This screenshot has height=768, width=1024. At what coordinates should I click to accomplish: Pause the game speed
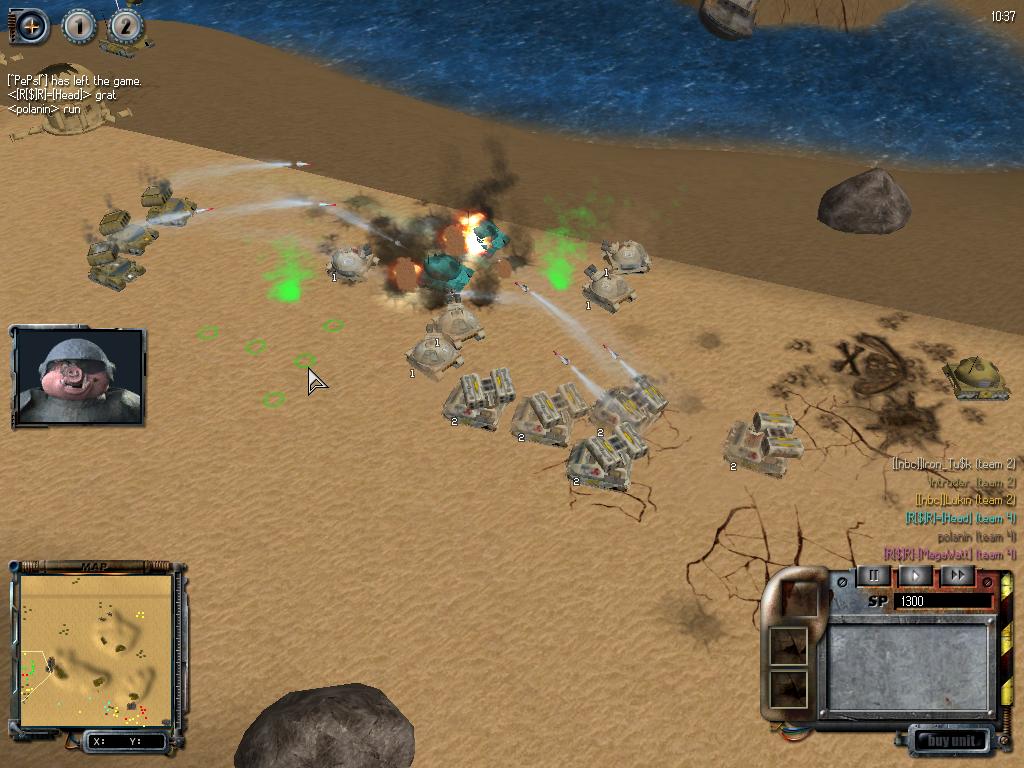[873, 576]
